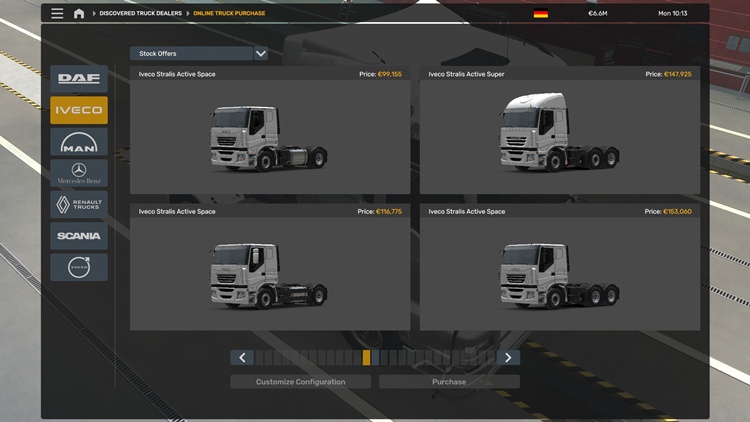The image size is (750, 422).
Task: Go to the next page of offers
Action: [x=508, y=358]
